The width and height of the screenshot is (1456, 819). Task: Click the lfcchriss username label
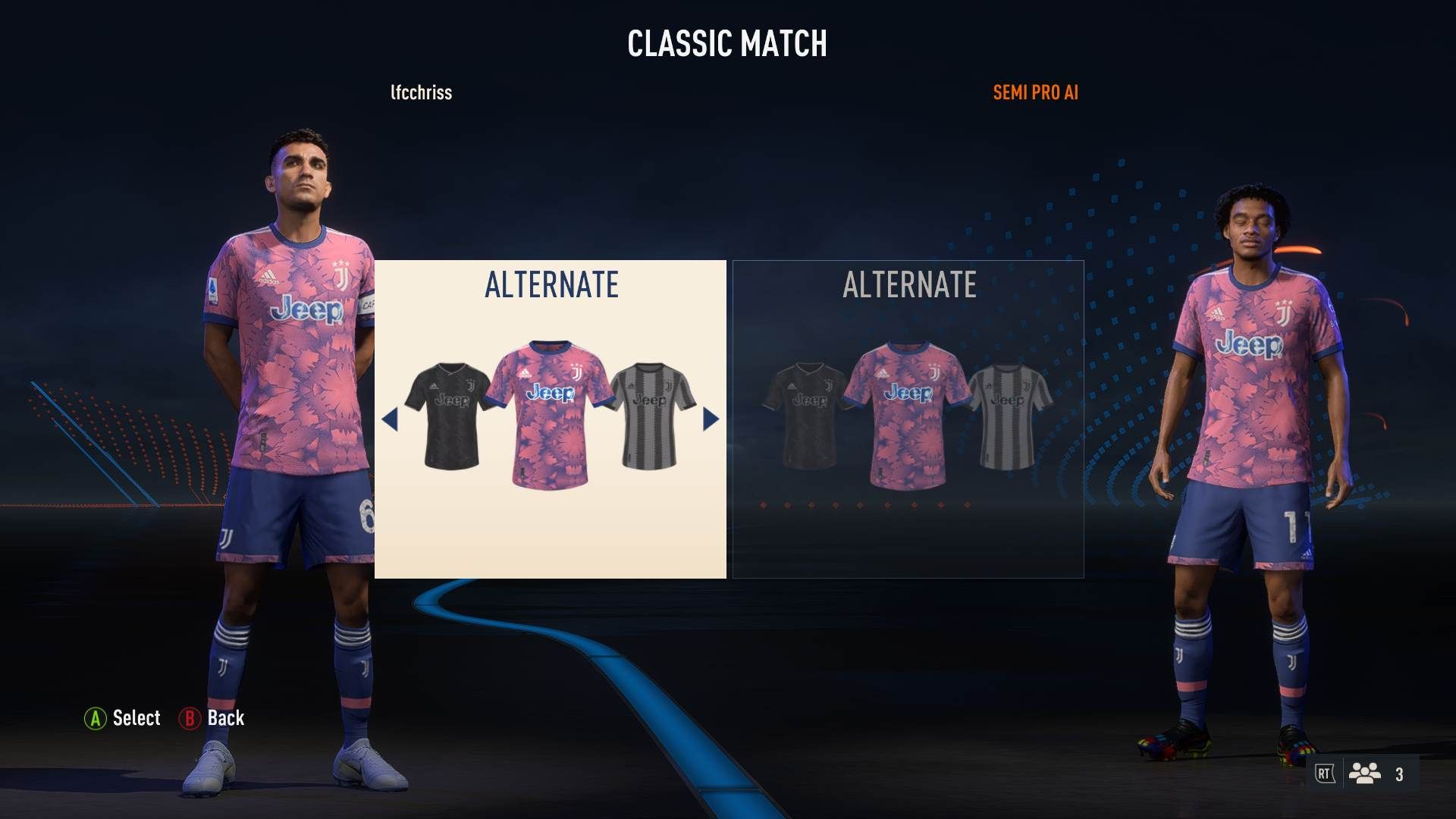pos(419,93)
